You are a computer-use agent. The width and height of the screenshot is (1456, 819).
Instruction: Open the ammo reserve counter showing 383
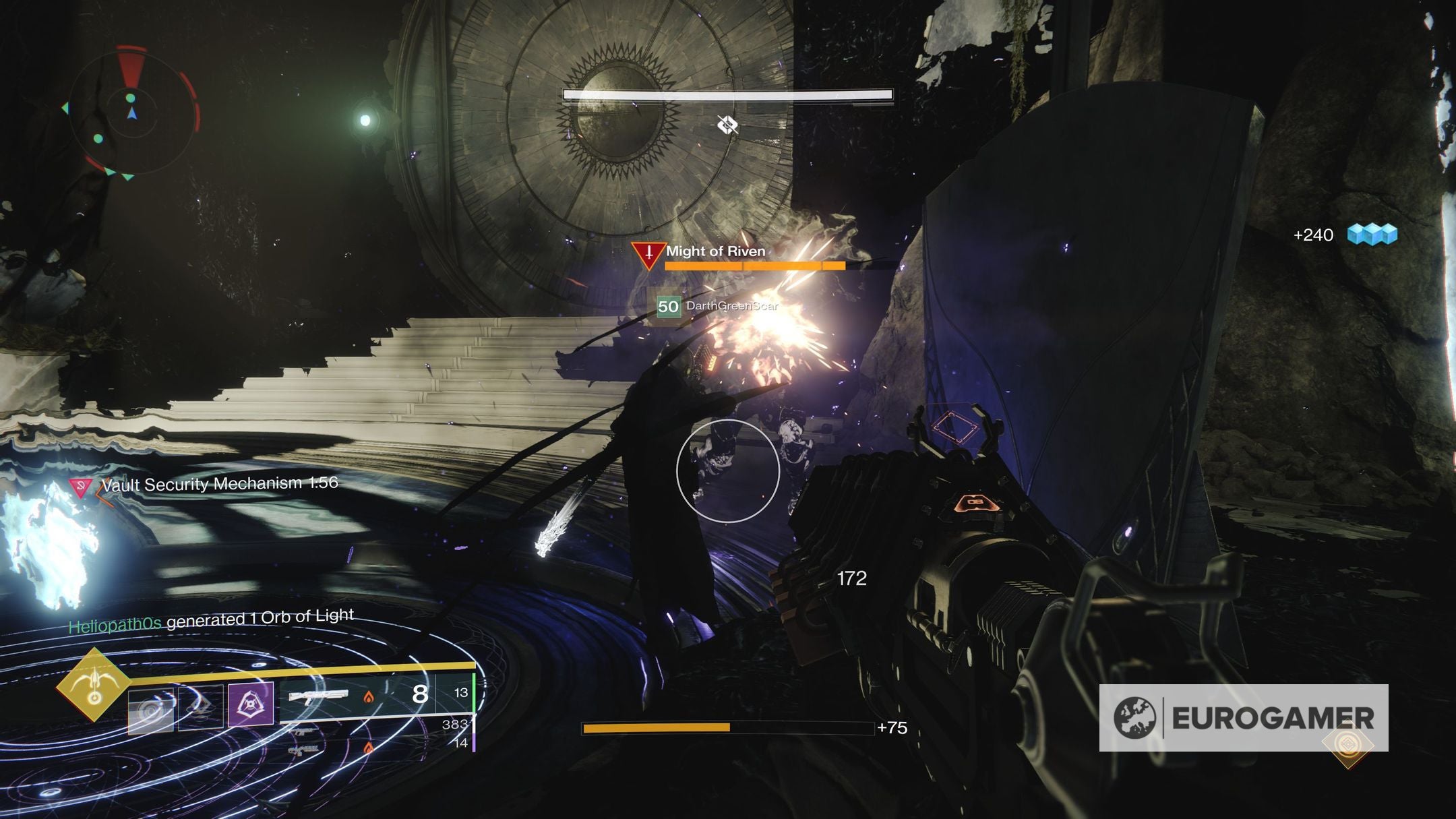[456, 724]
